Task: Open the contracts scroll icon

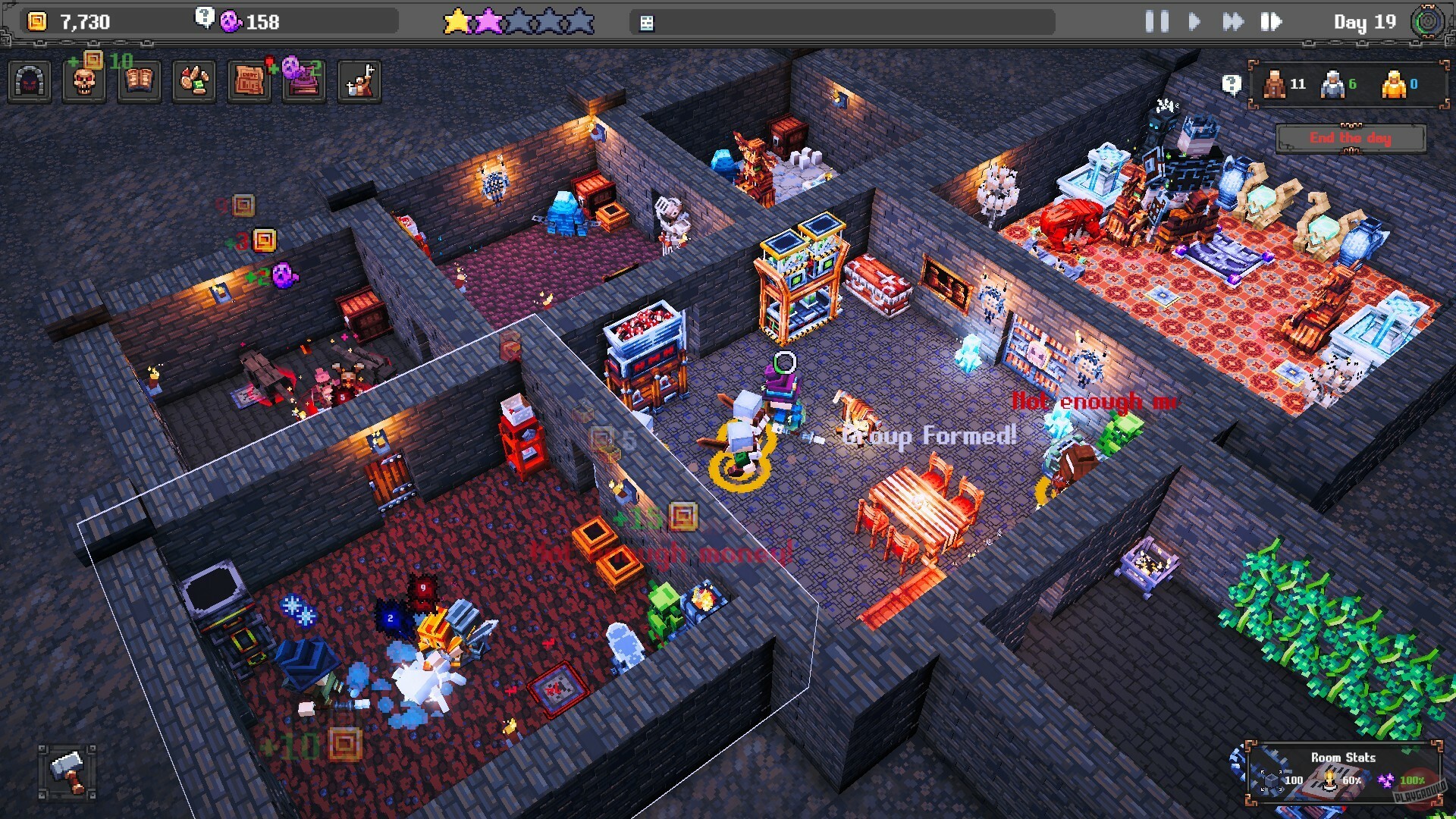Action: pos(250,80)
